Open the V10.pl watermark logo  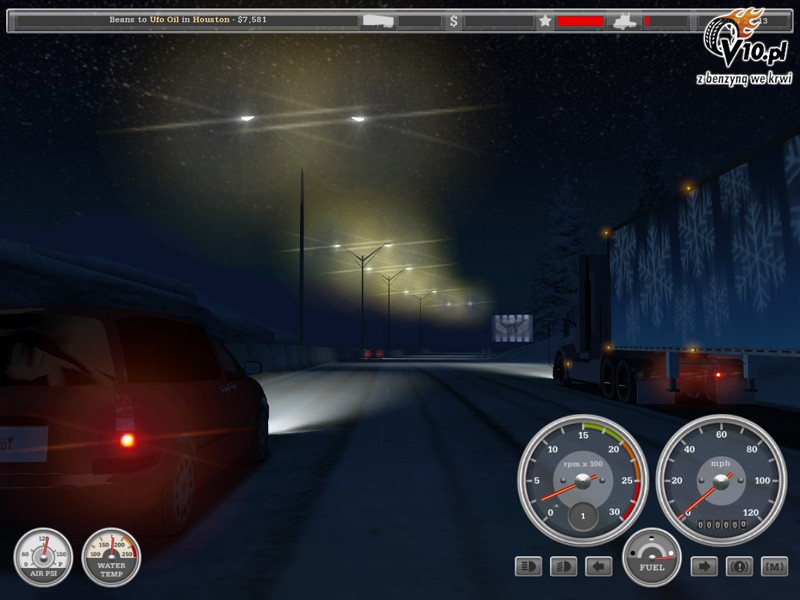(745, 50)
